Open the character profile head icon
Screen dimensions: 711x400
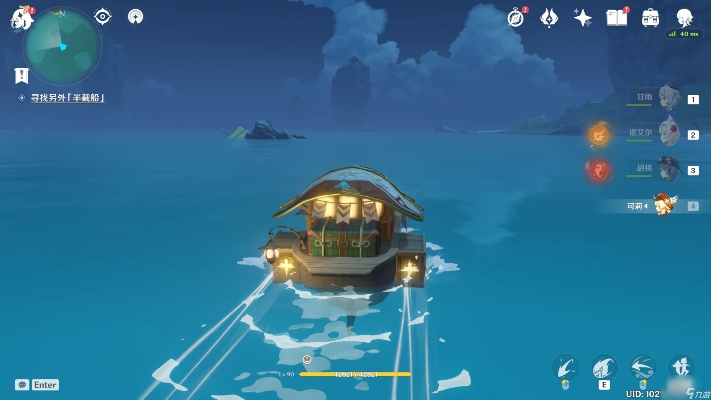[x=684, y=17]
